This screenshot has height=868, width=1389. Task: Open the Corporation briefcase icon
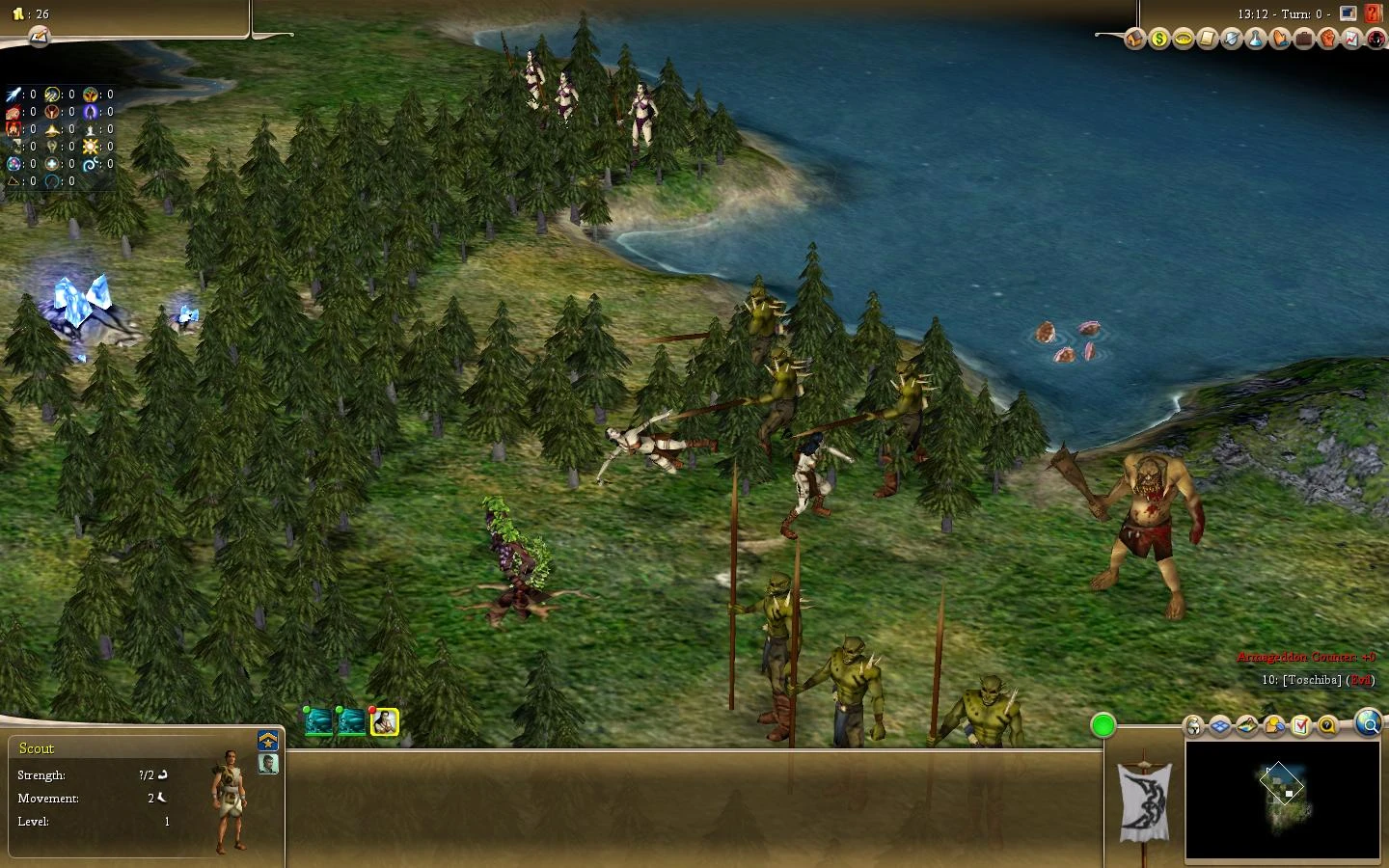[x=1304, y=39]
